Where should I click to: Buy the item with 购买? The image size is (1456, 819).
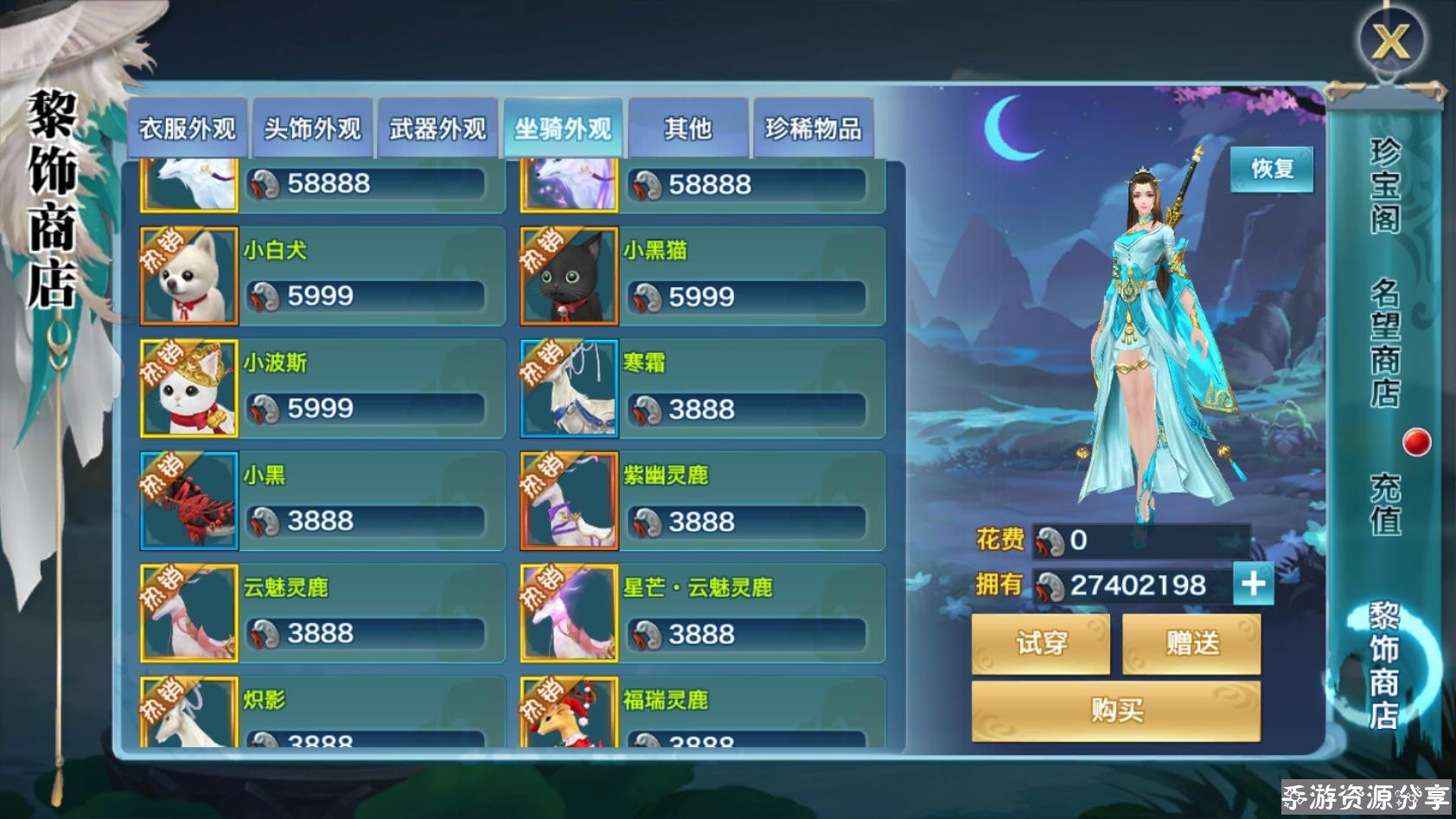click(x=1115, y=711)
